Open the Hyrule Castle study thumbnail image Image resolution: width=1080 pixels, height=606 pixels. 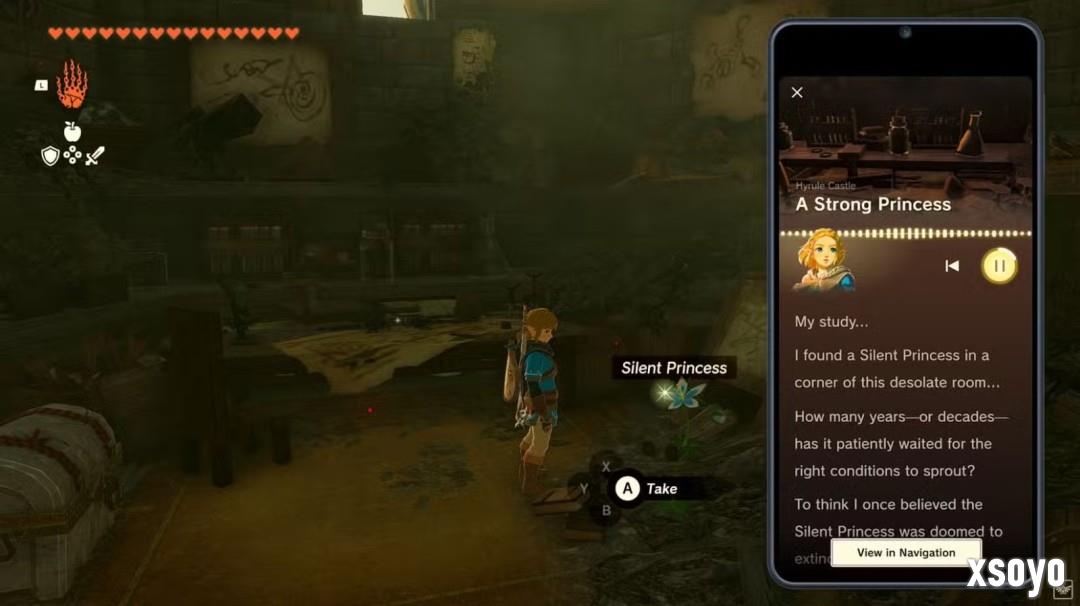point(905,145)
